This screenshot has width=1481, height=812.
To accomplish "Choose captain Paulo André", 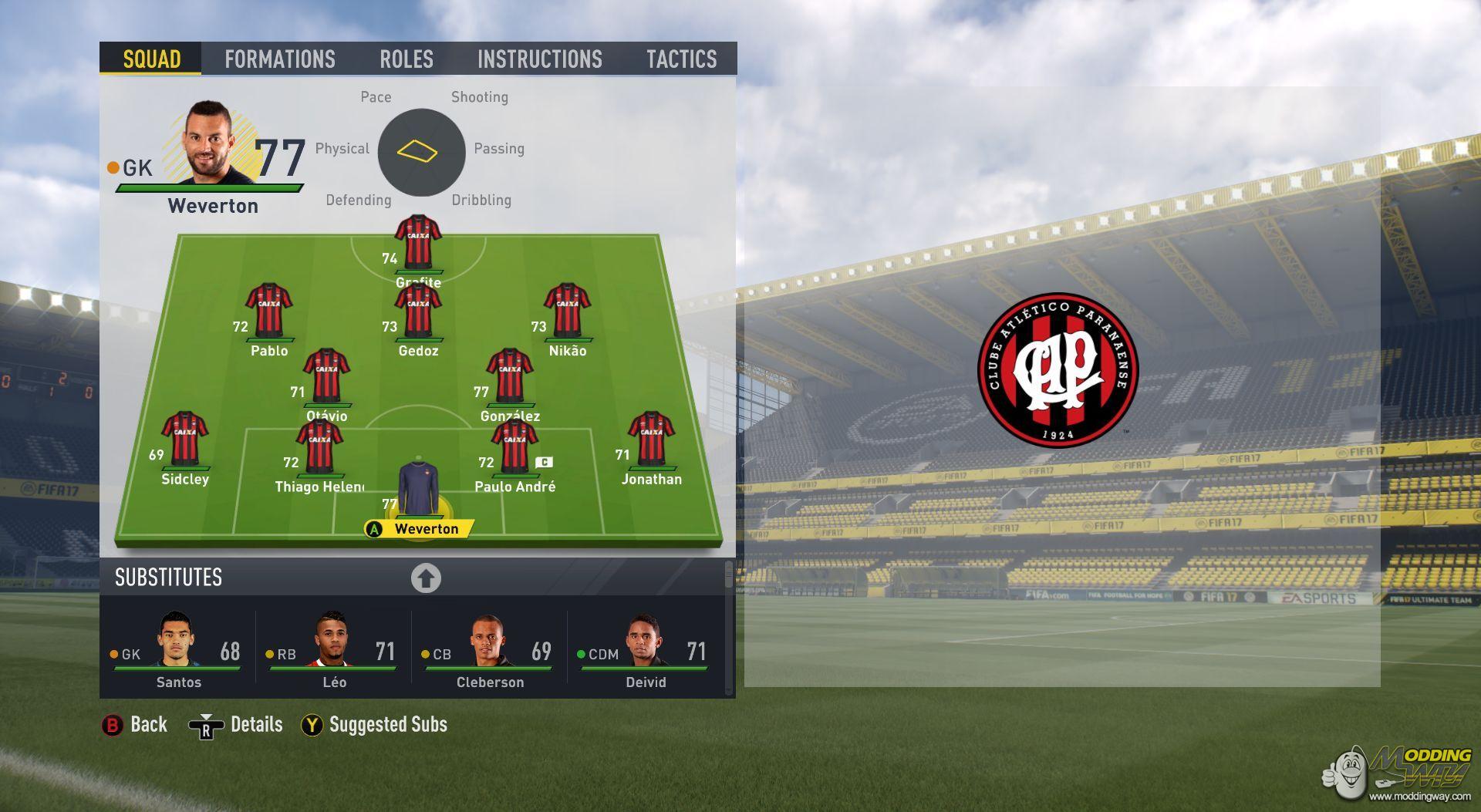I will coord(514,446).
